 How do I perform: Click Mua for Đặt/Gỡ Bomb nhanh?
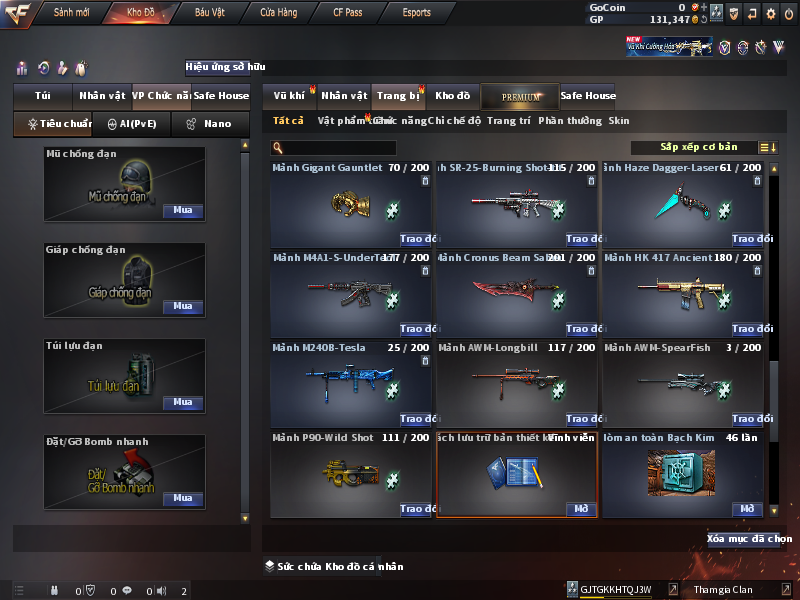[182, 498]
